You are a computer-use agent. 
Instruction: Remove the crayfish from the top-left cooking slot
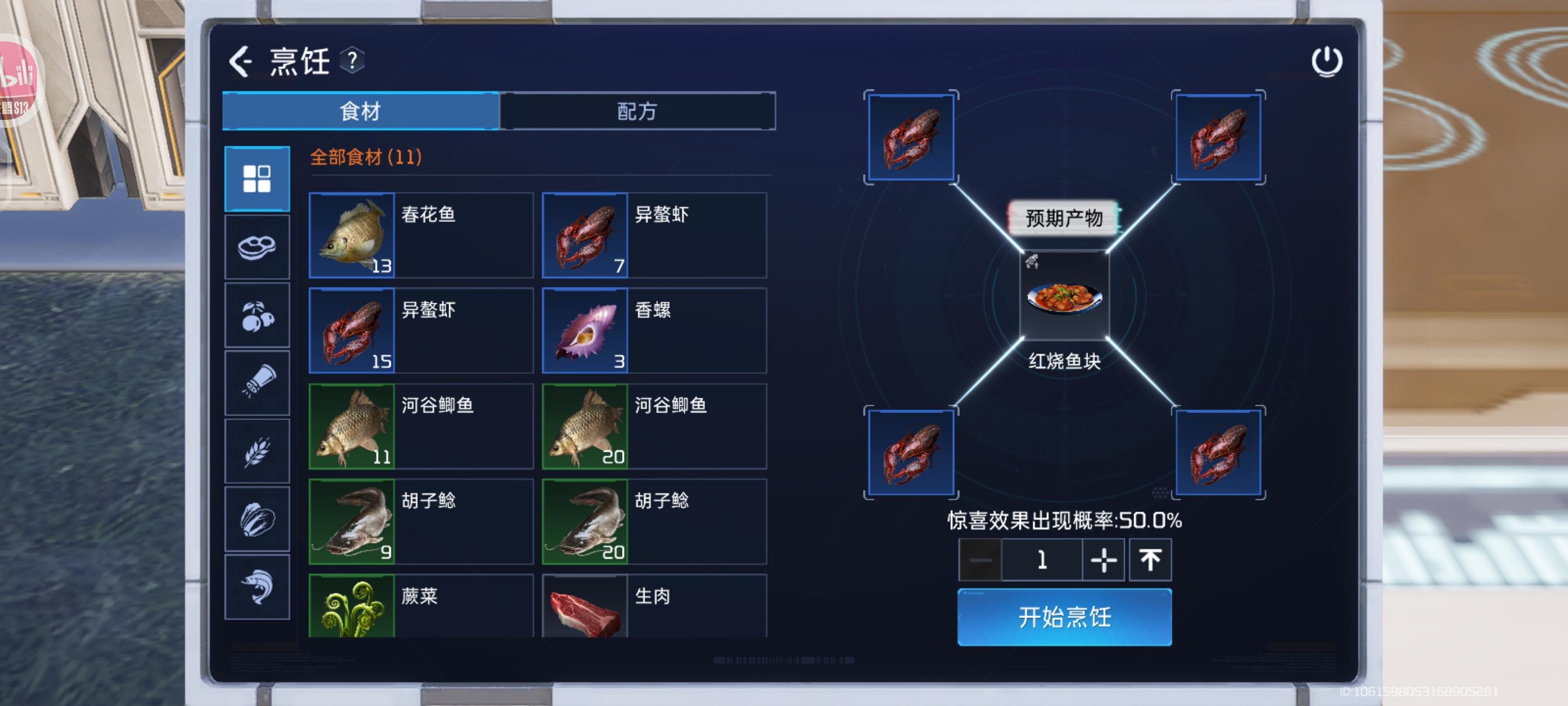(x=911, y=137)
